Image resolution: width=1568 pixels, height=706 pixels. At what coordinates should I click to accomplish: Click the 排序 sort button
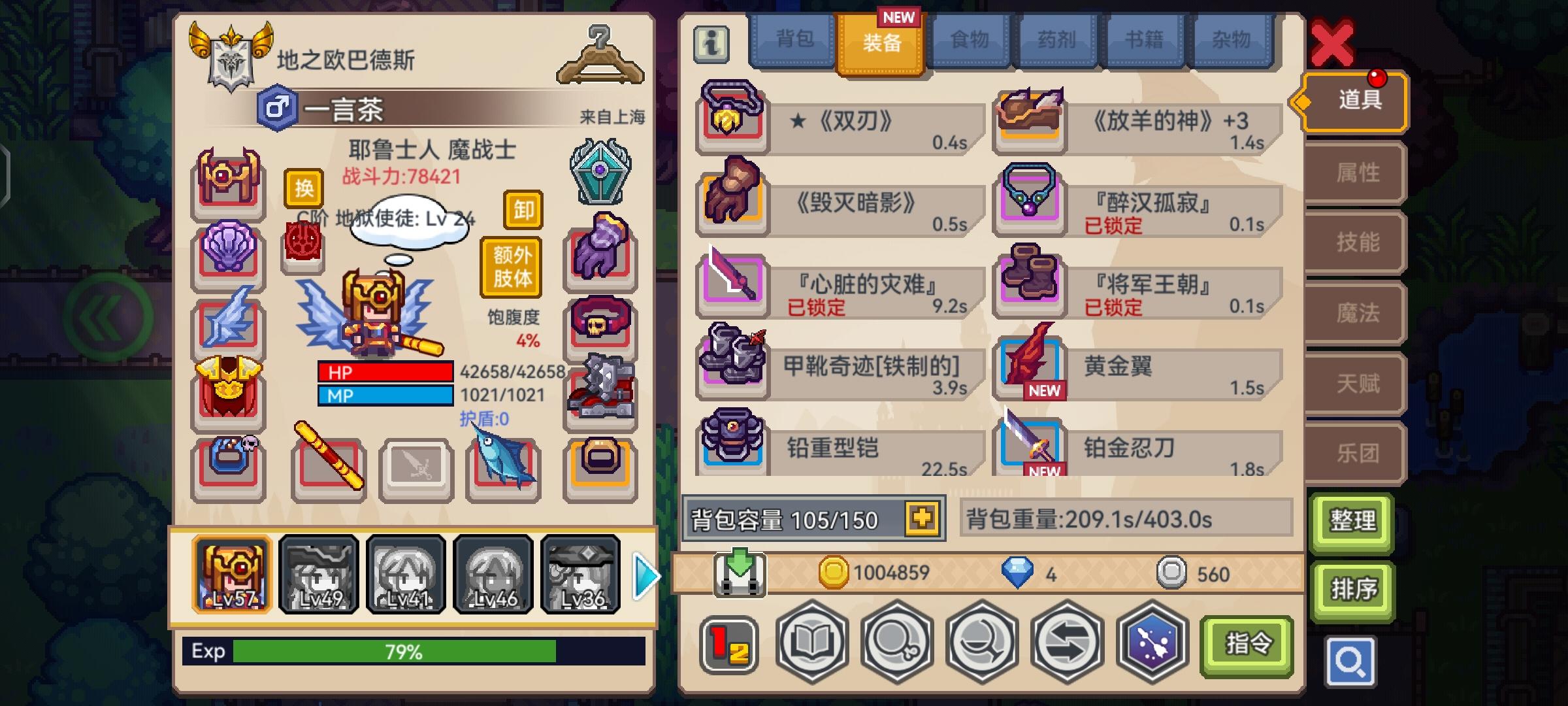1352,588
